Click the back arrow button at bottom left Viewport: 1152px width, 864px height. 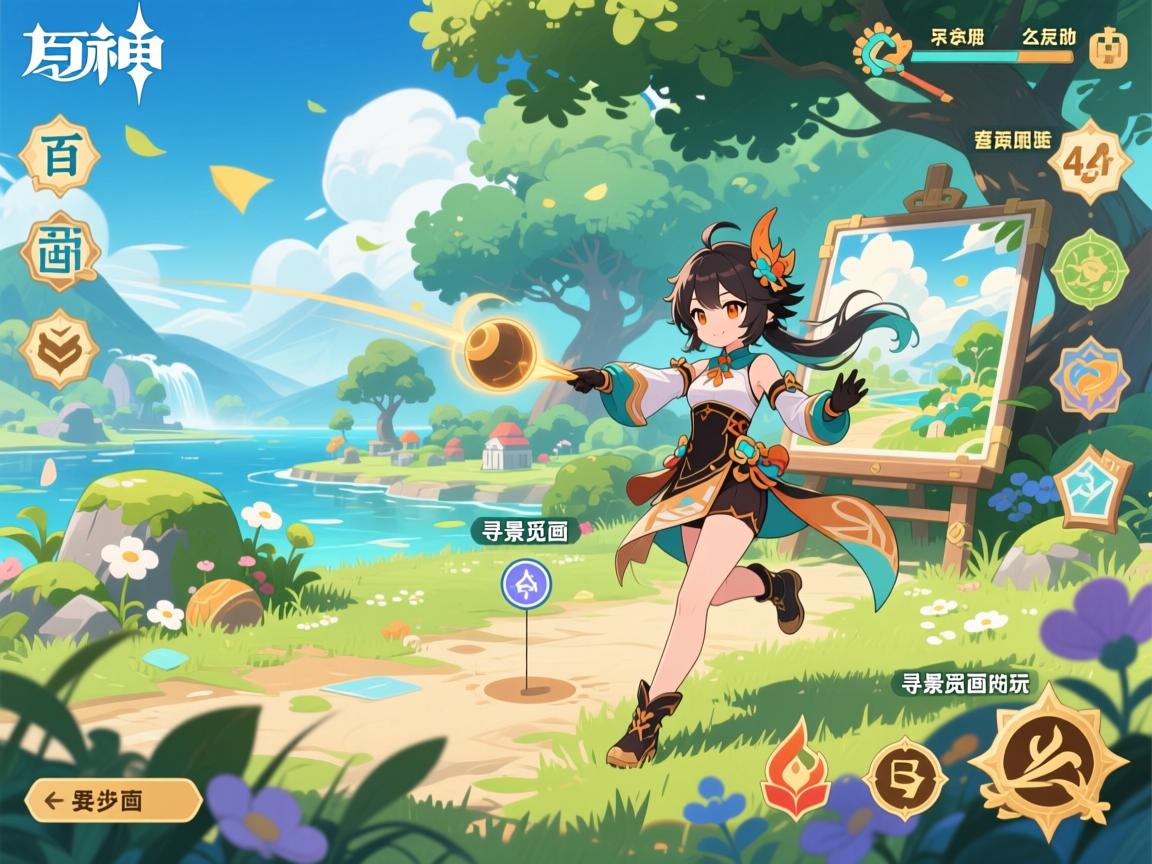(x=113, y=800)
